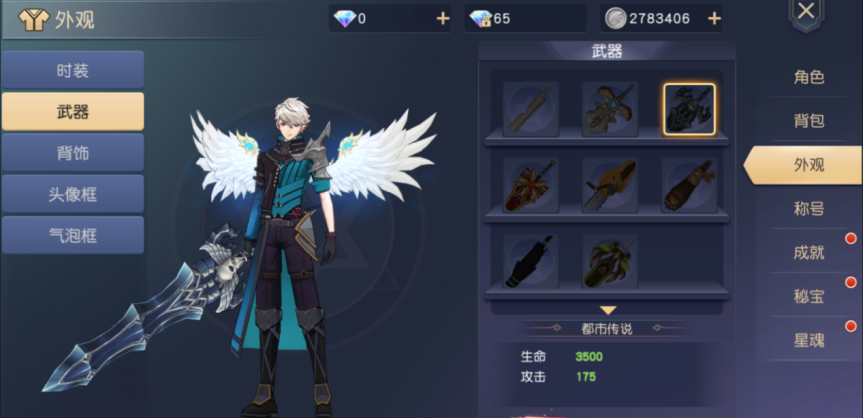Open the 星魂 star soul tab
The width and height of the screenshot is (863, 418).
click(x=809, y=340)
